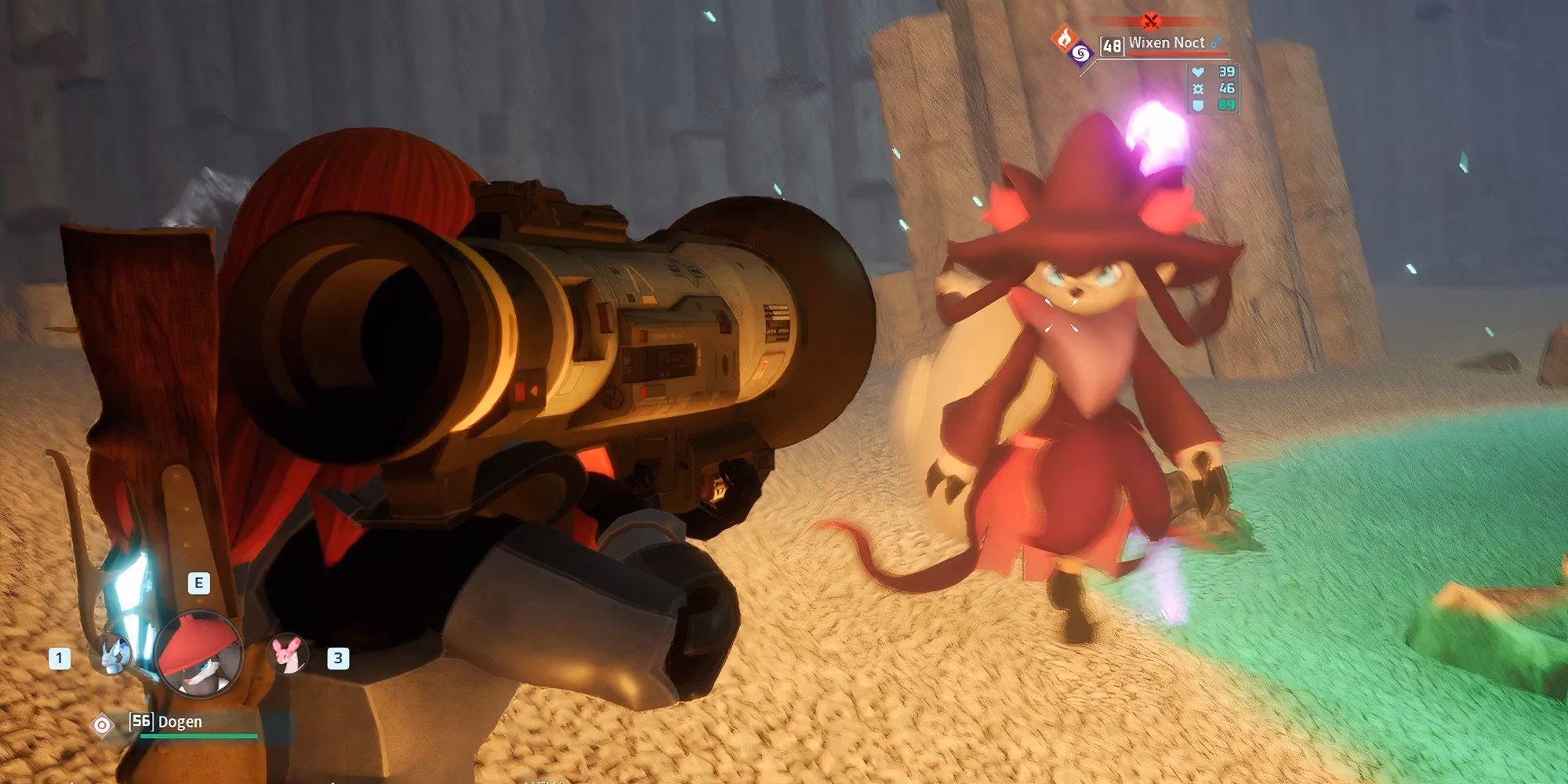Click the crossed-swords hostile marker
Image resolution: width=1568 pixels, height=784 pixels.
(x=1150, y=21)
